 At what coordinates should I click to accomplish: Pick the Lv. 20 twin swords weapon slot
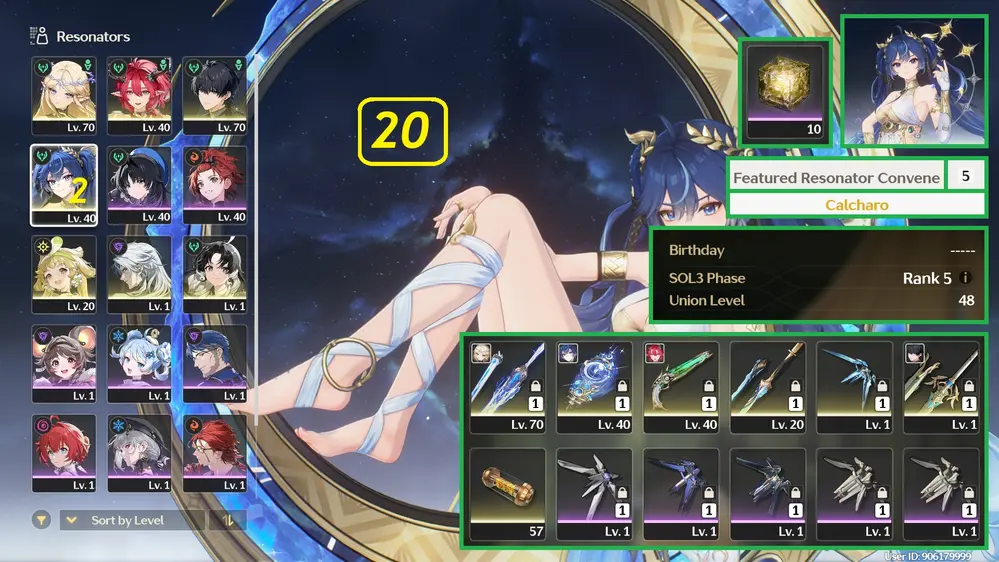click(768, 387)
